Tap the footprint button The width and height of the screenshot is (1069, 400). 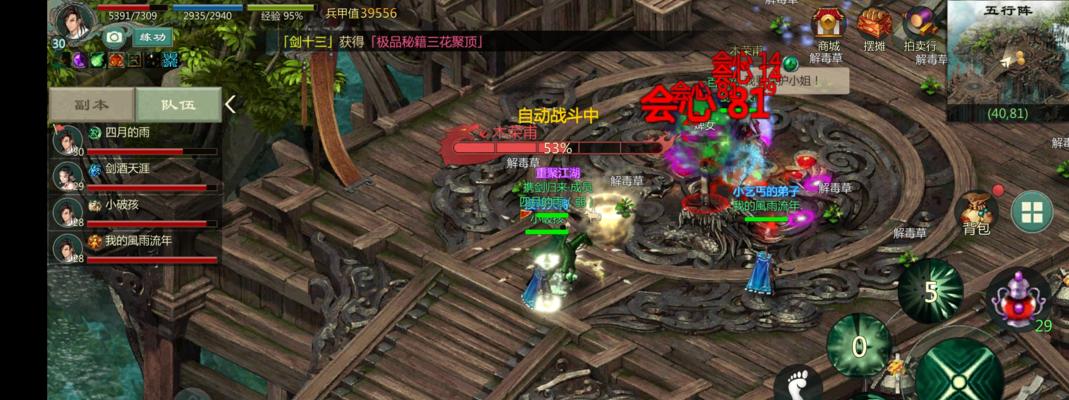798,383
